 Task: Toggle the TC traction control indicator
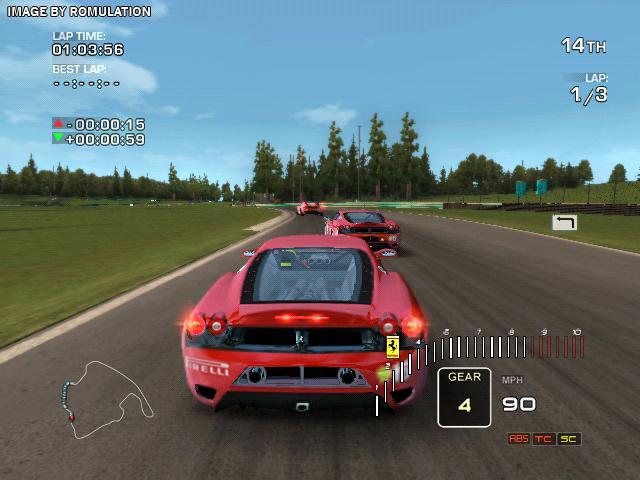[x=544, y=439]
